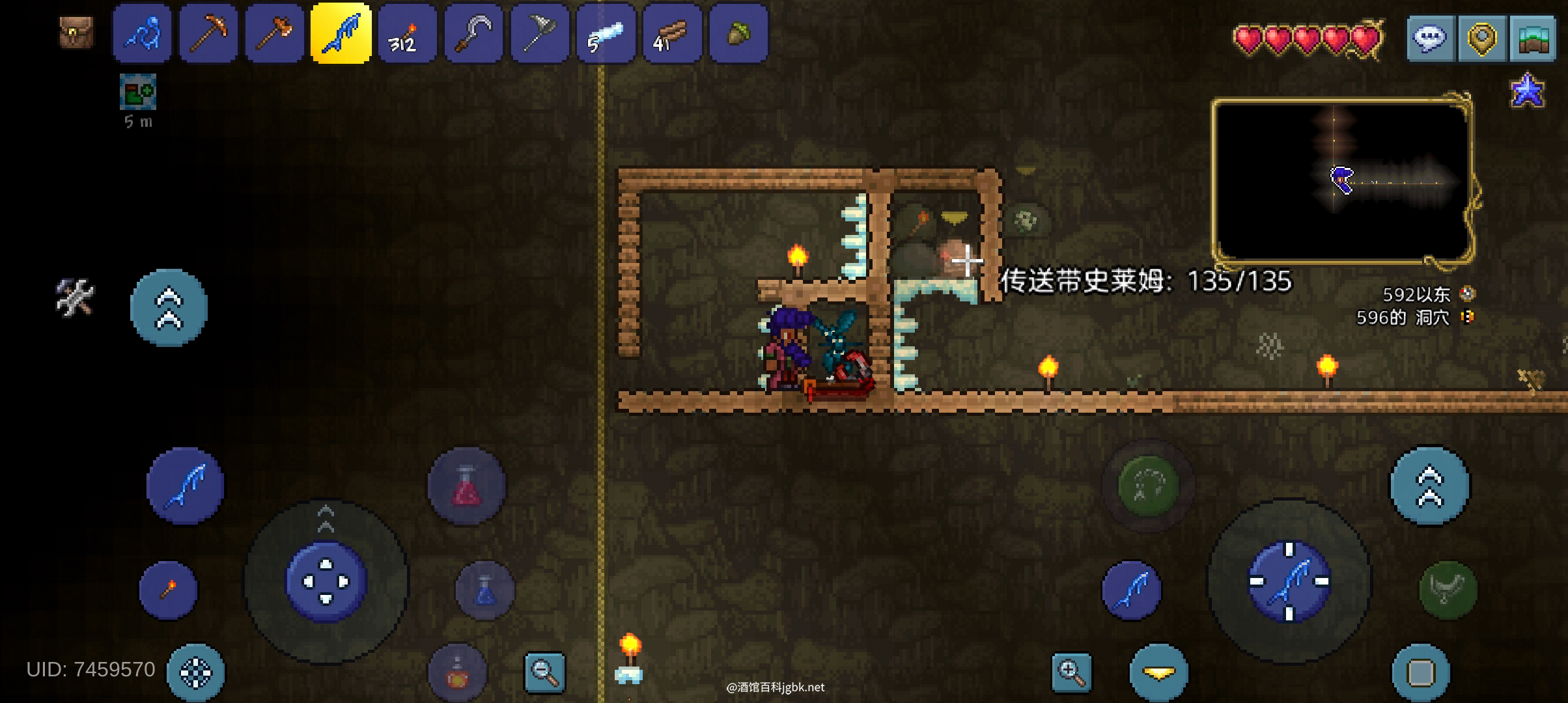Select the sickle hotbar slot

tap(474, 34)
